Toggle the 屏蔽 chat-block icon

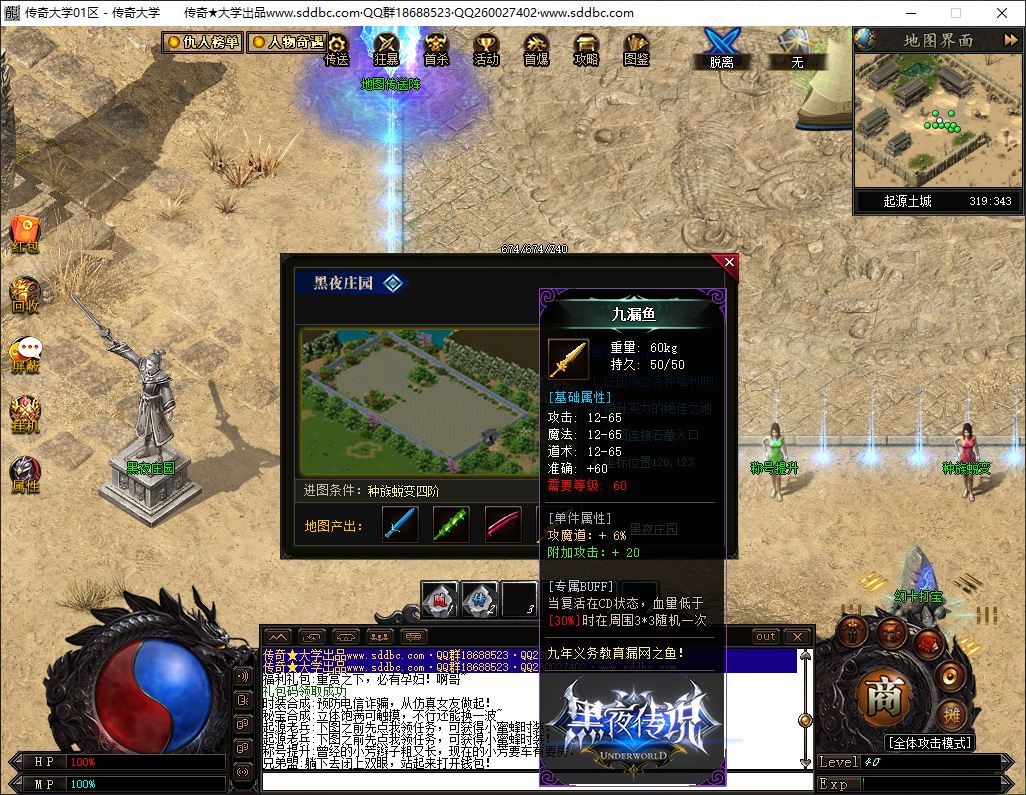click(25, 353)
